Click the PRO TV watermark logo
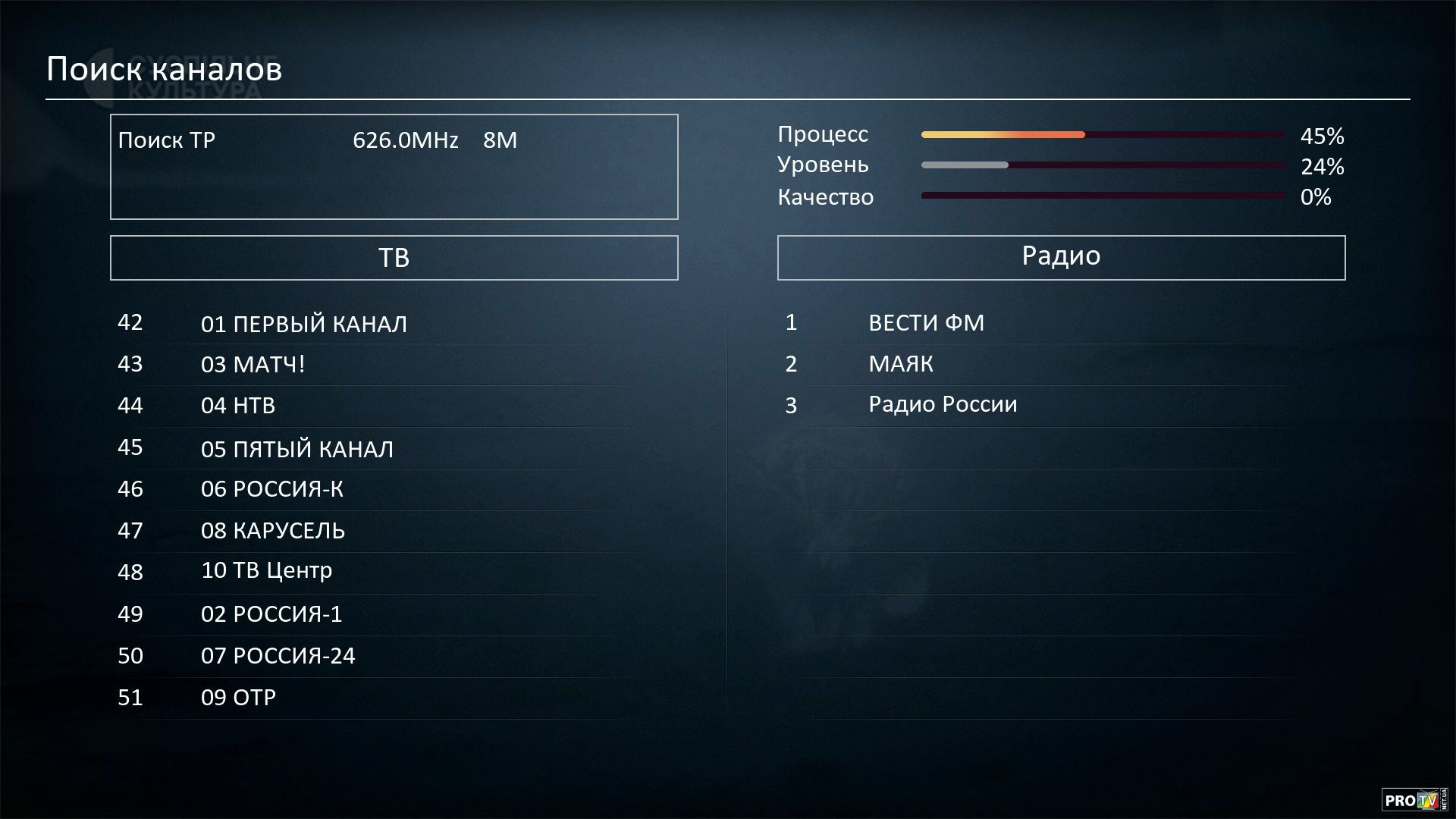This screenshot has height=819, width=1456. pos(1414,799)
